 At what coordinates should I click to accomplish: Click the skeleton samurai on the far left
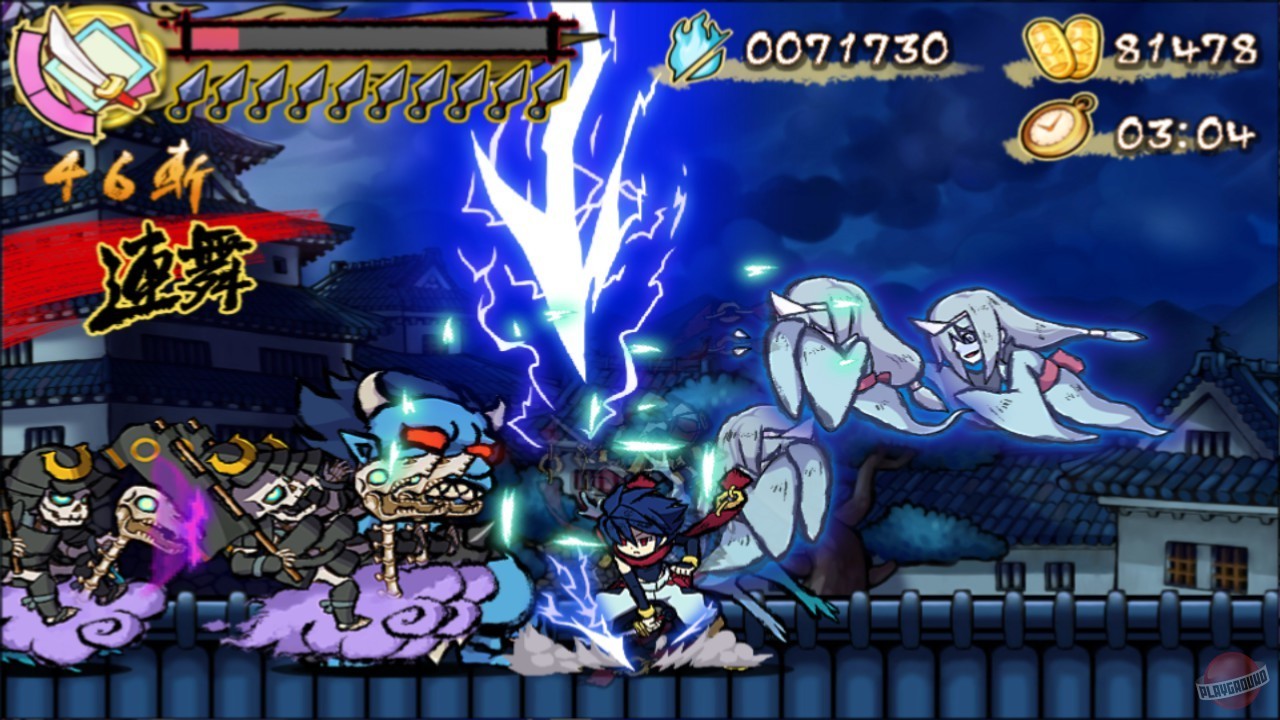click(x=60, y=510)
